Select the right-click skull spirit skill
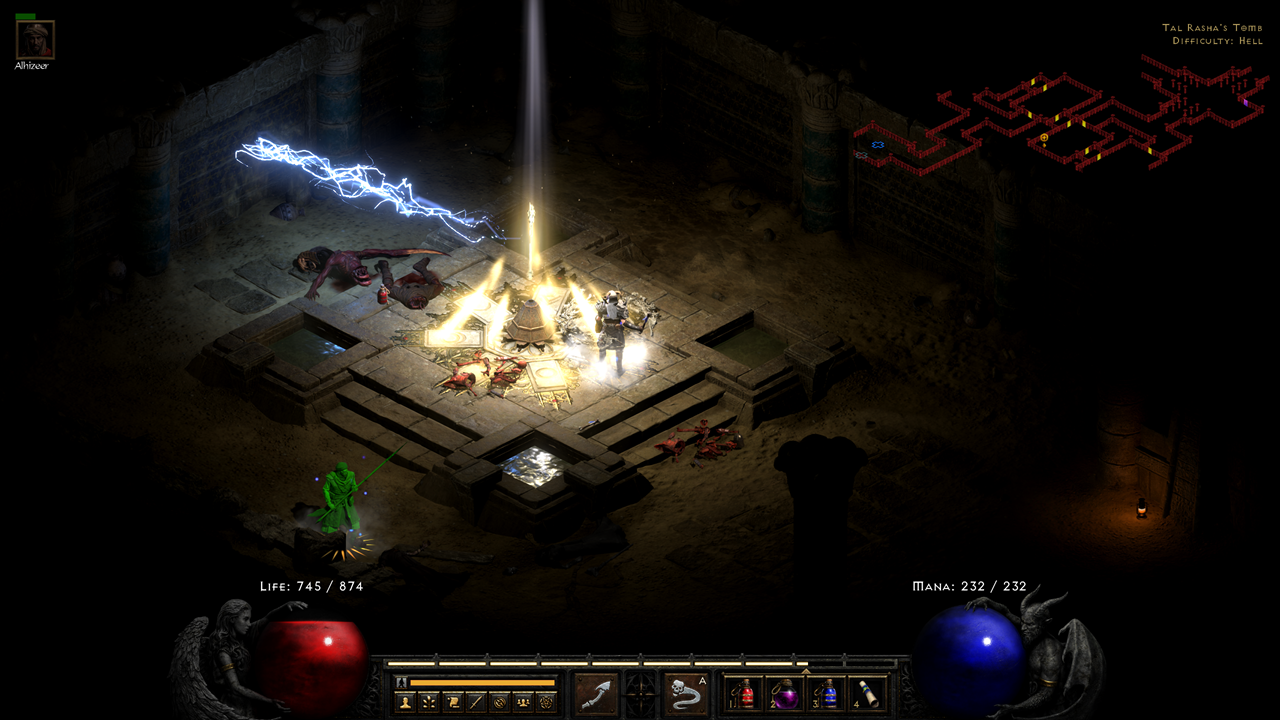Viewport: 1280px width, 720px height. click(686, 694)
